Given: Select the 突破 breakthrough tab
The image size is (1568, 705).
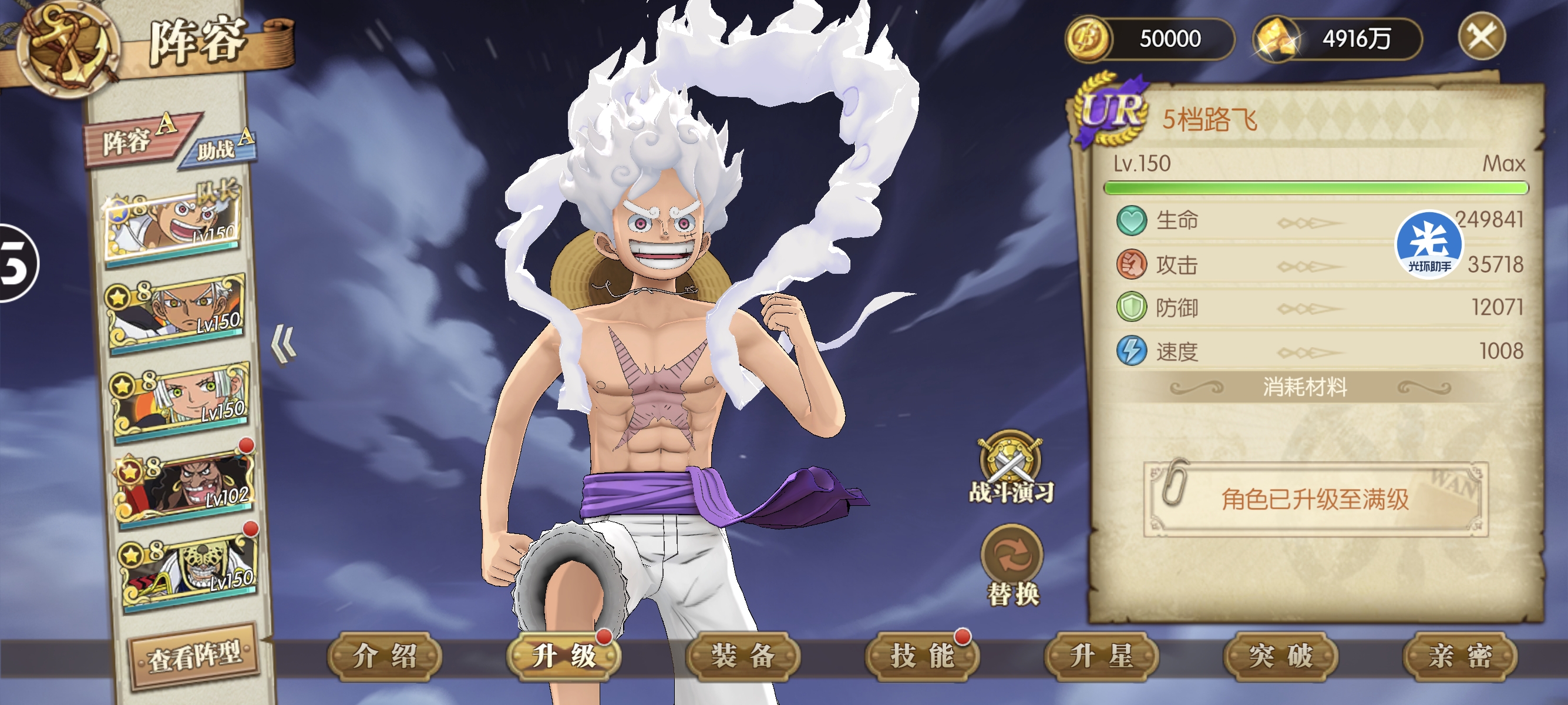Looking at the screenshot, I should pos(1280,656).
